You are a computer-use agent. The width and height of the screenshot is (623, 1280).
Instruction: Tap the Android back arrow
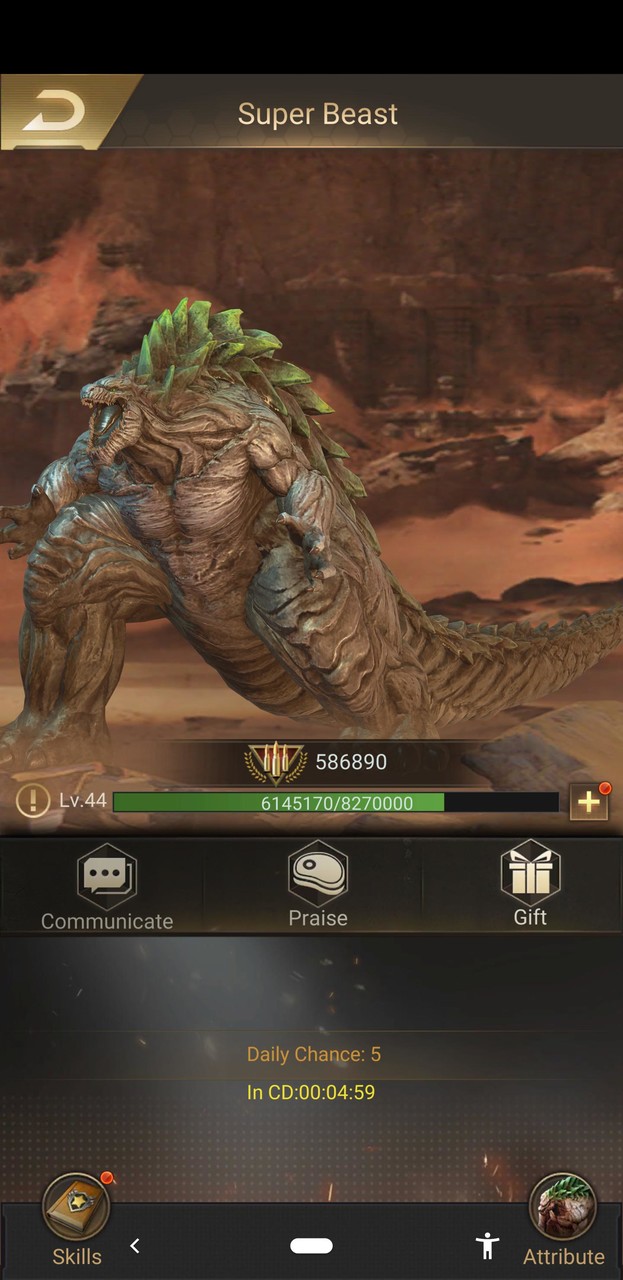click(135, 1245)
